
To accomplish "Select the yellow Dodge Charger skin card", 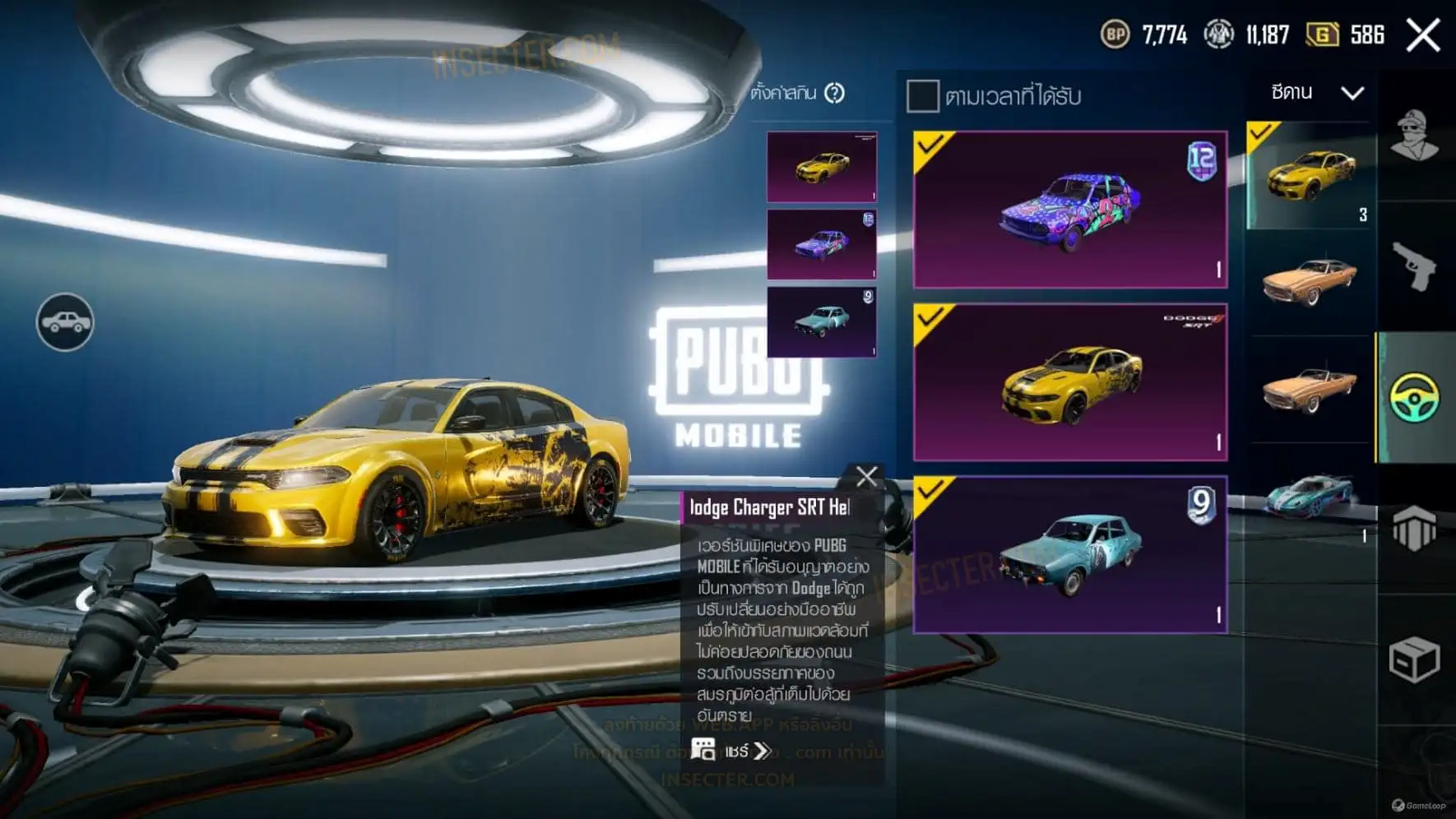I will [x=1070, y=382].
